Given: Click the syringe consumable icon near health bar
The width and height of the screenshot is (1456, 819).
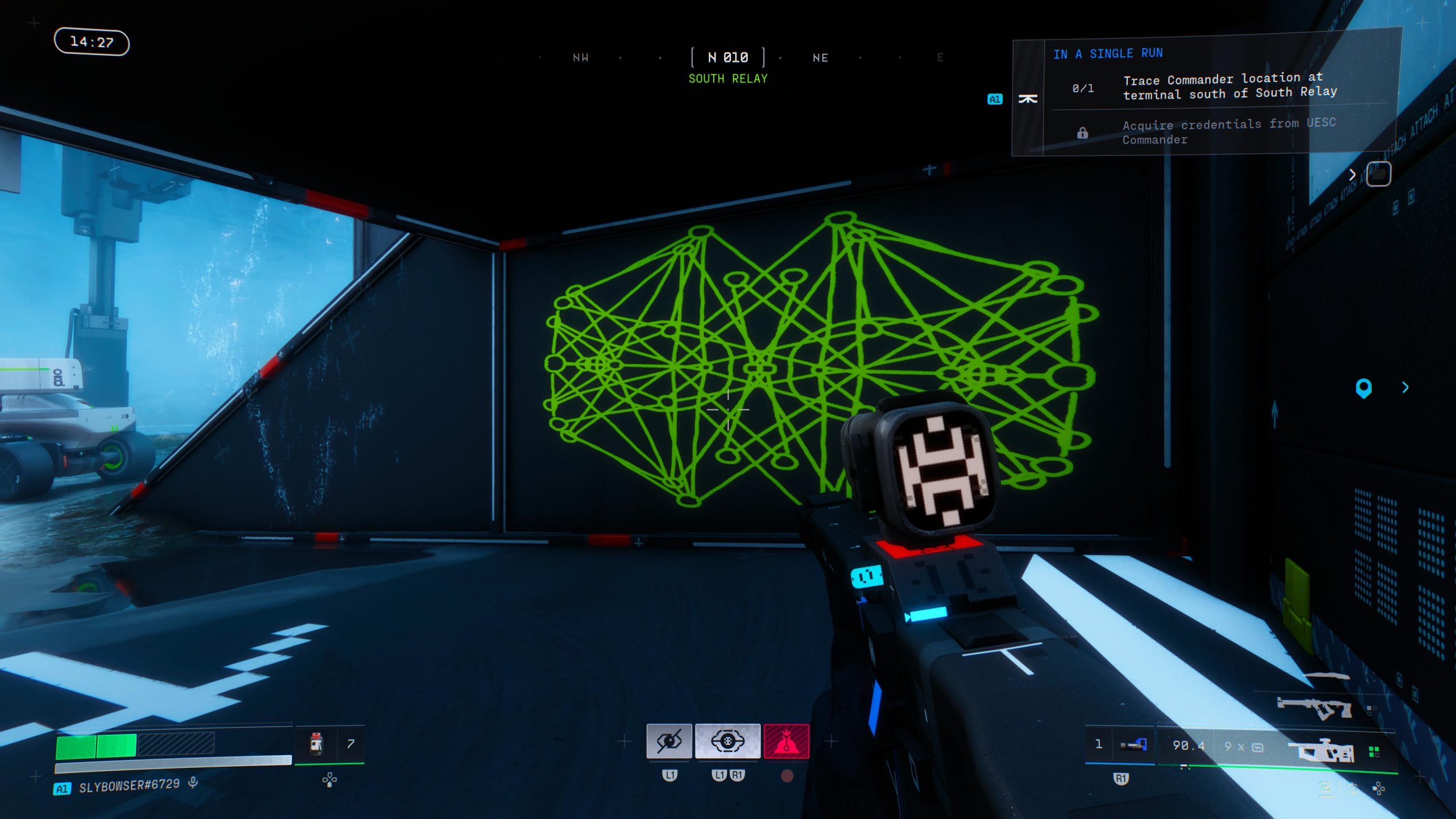Looking at the screenshot, I should pos(316,744).
